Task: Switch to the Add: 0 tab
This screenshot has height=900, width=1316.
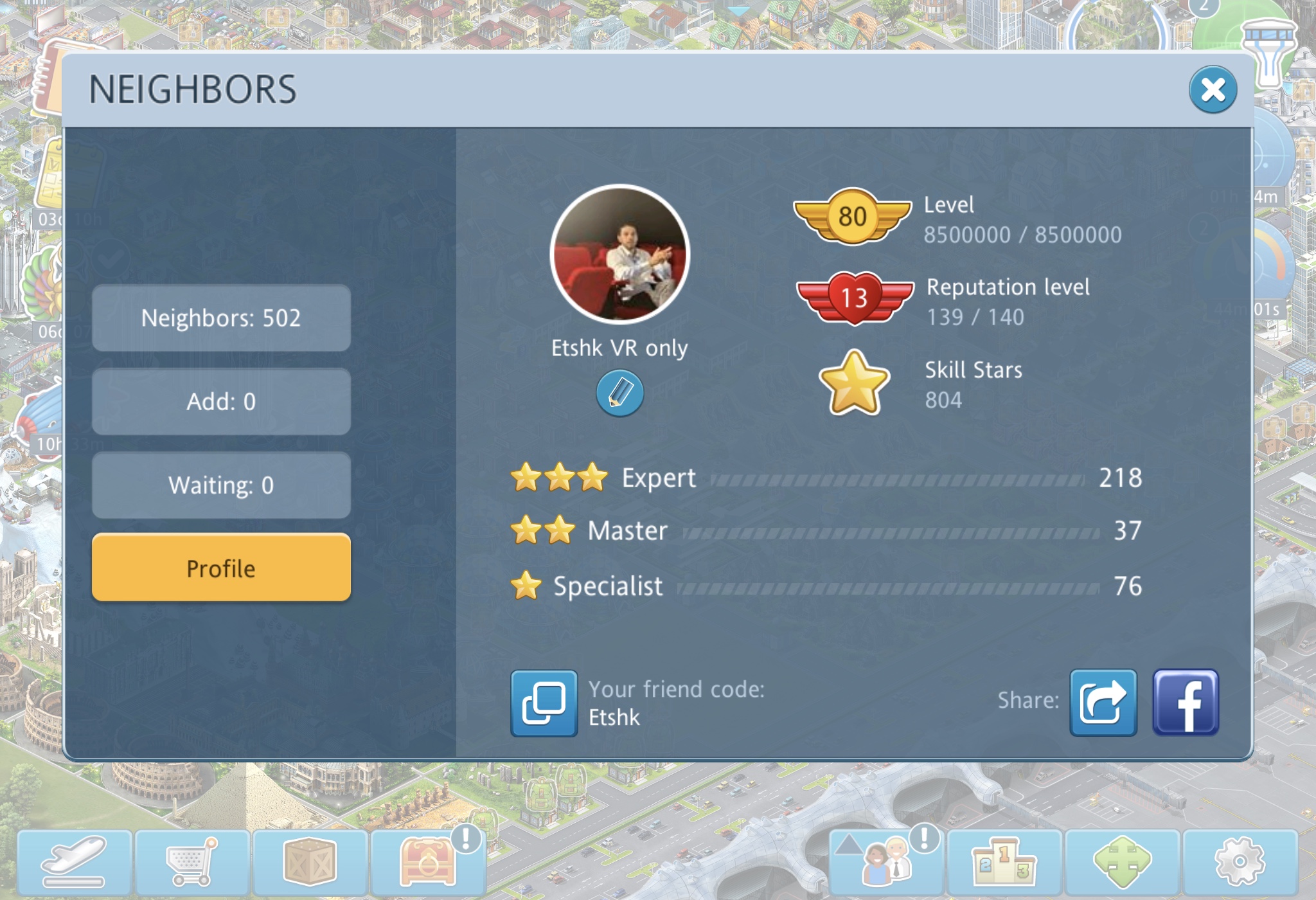Action: [221, 402]
